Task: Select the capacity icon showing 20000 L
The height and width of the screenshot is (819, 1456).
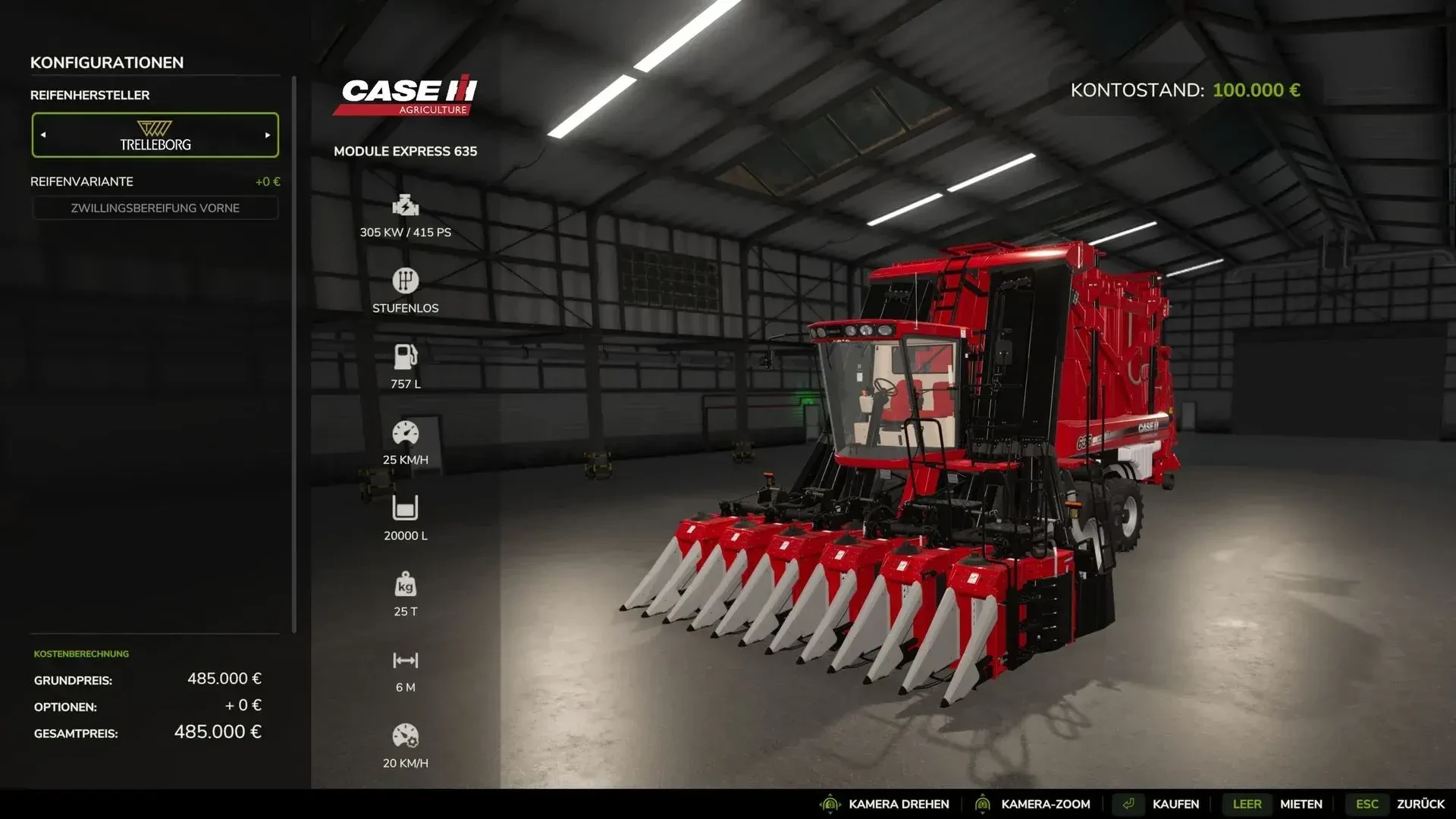Action: pos(406,508)
